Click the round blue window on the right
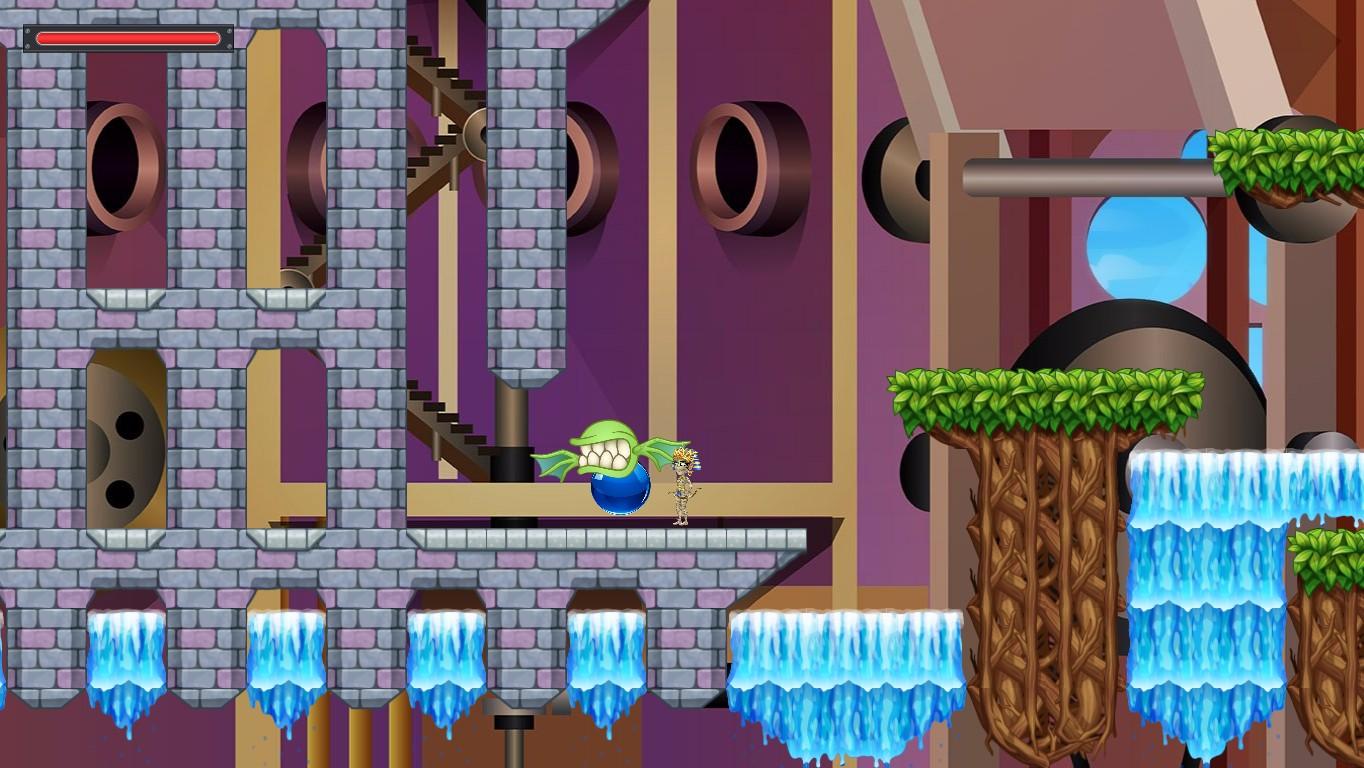Viewport: 1364px width, 768px height. click(x=1146, y=245)
